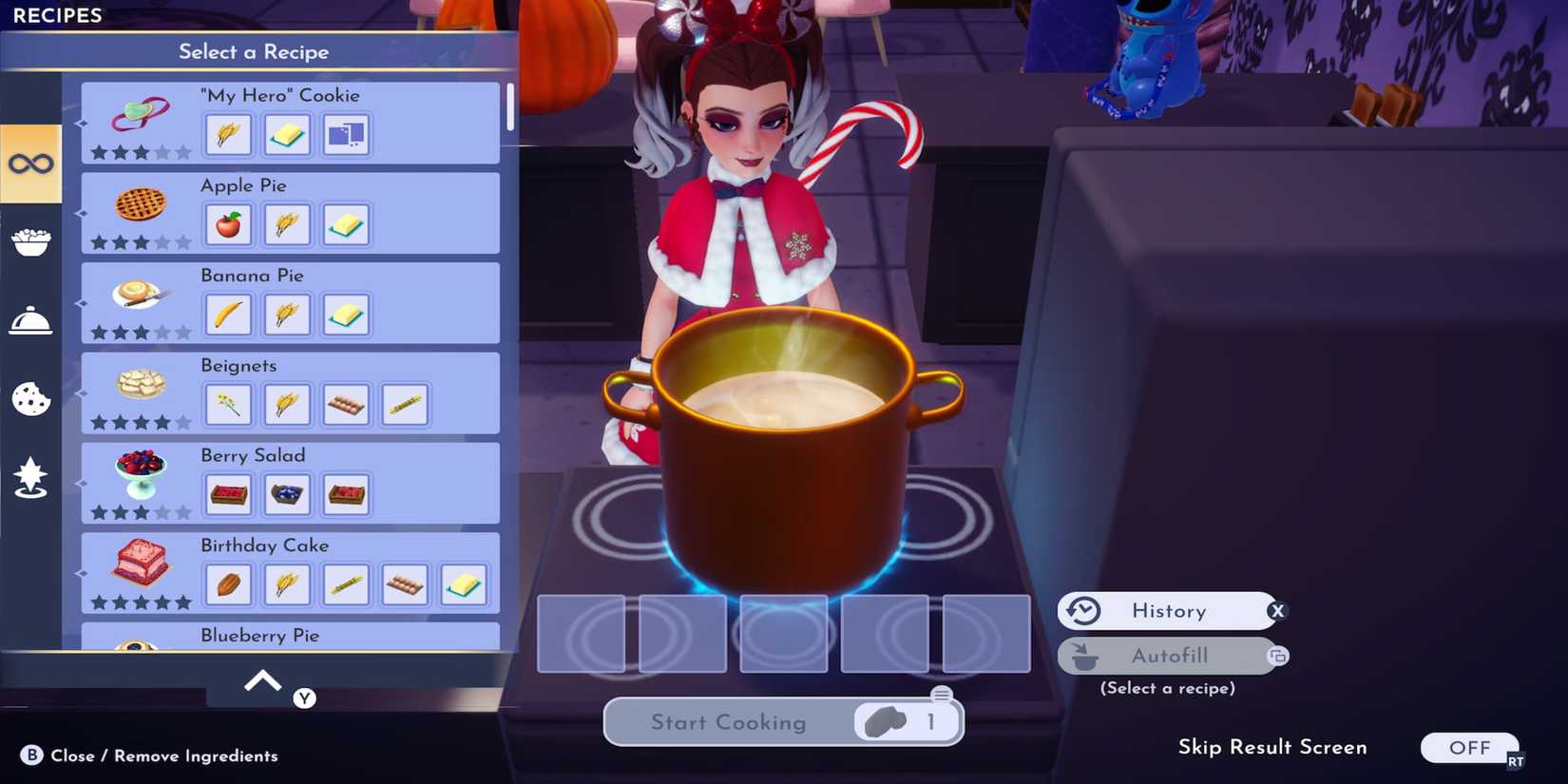Select the entrées cloche category icon
Screen dimensions: 1568x784
pyautogui.click(x=30, y=320)
